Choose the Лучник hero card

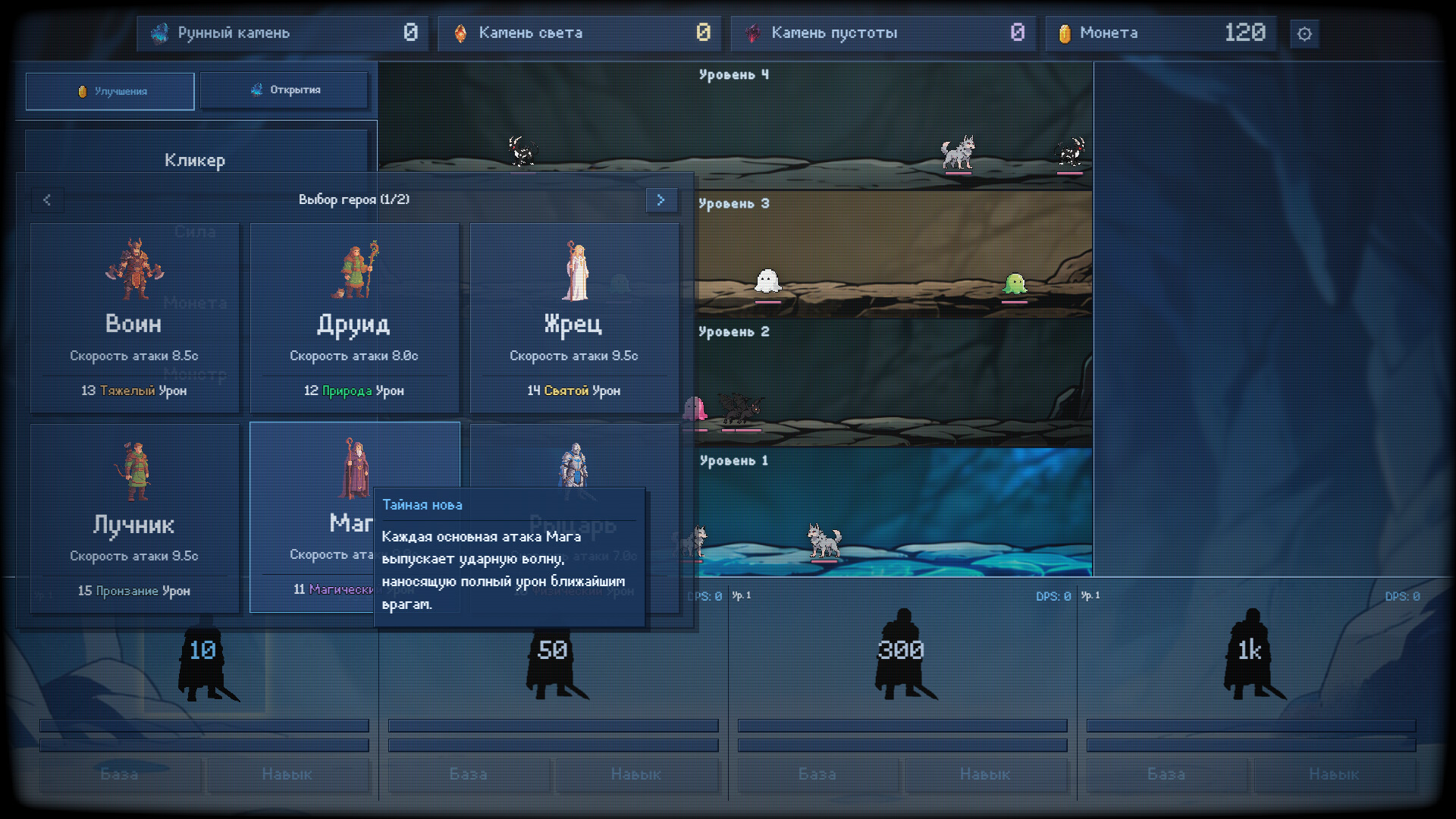[x=134, y=518]
